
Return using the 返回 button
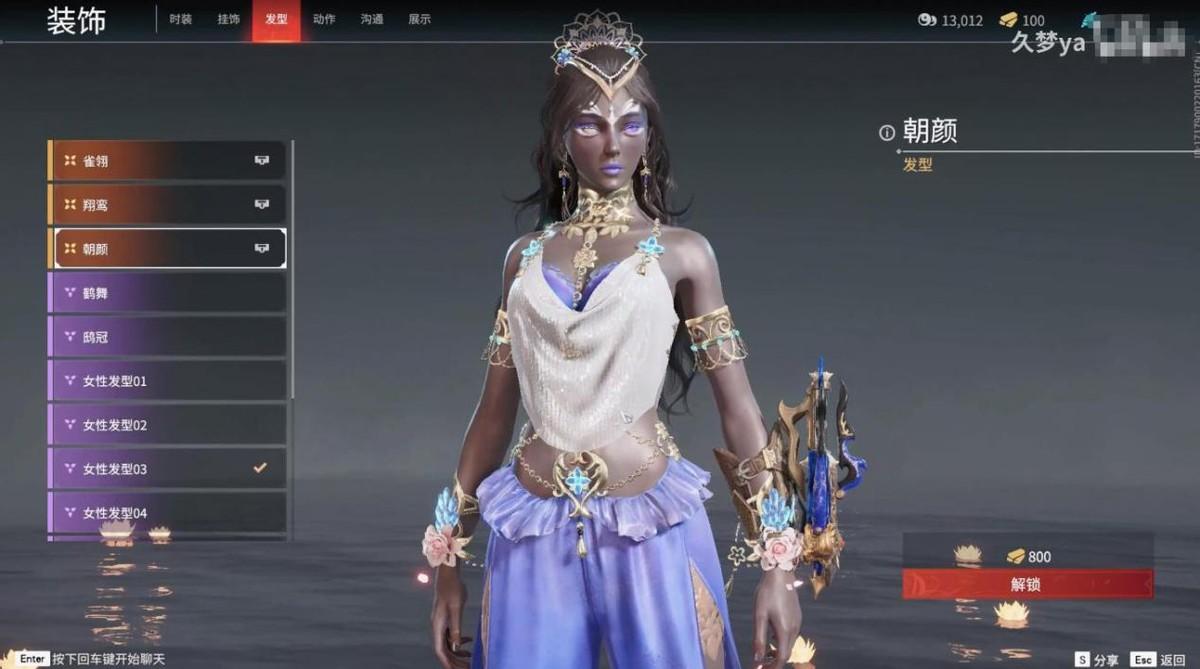tap(1158, 660)
